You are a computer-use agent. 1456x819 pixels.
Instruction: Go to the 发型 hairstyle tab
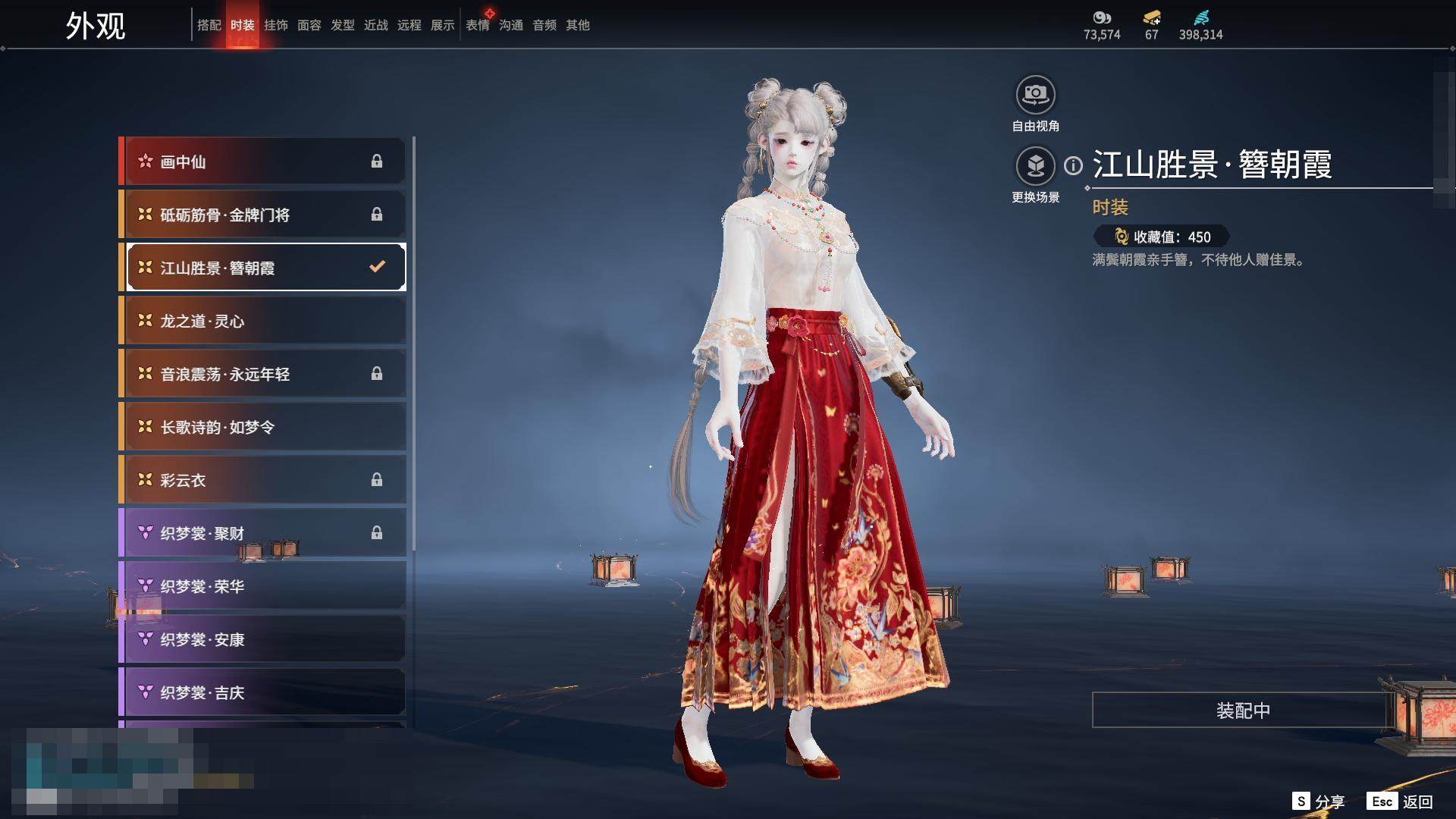[343, 25]
